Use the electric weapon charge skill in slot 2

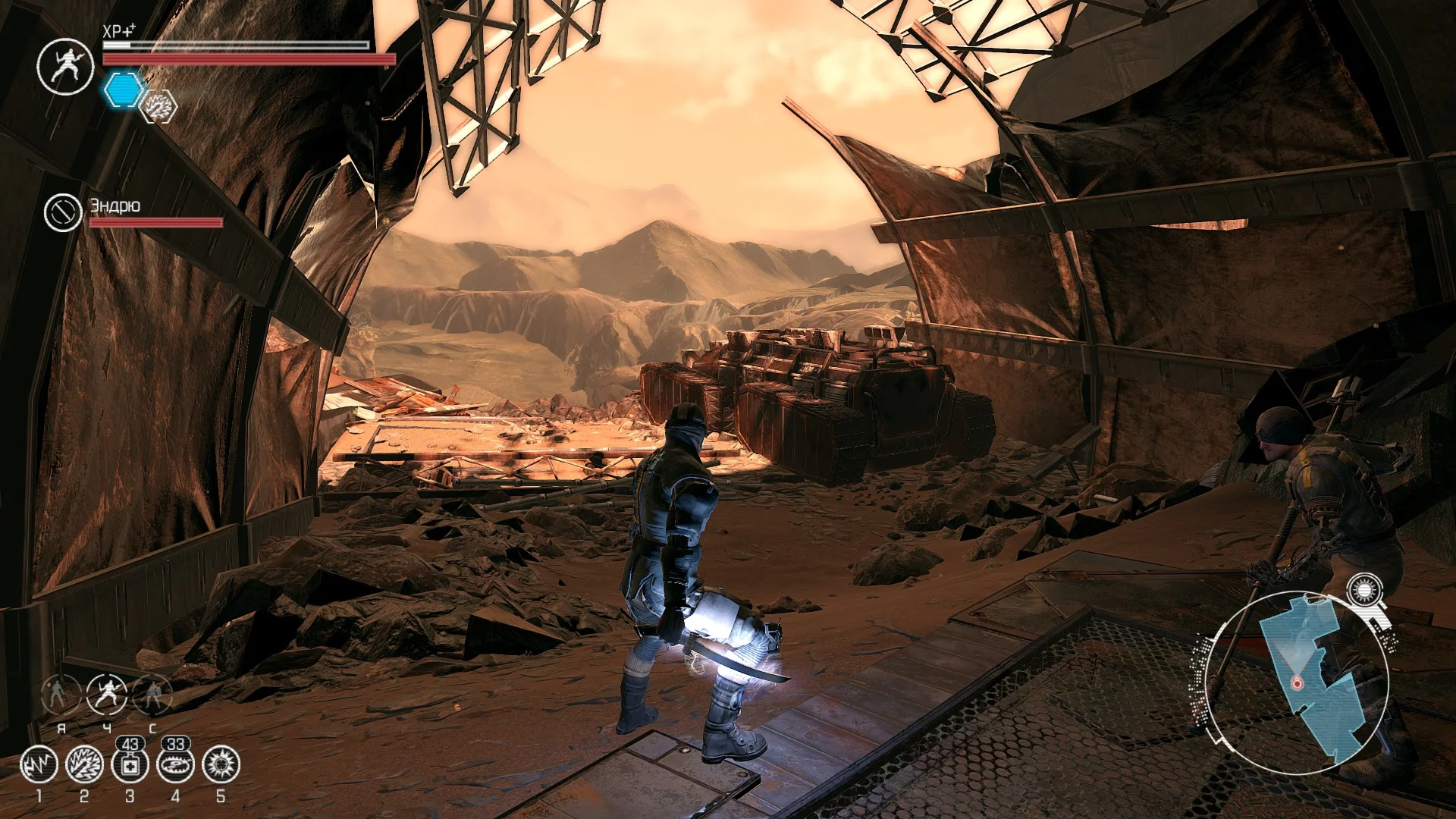tap(84, 764)
